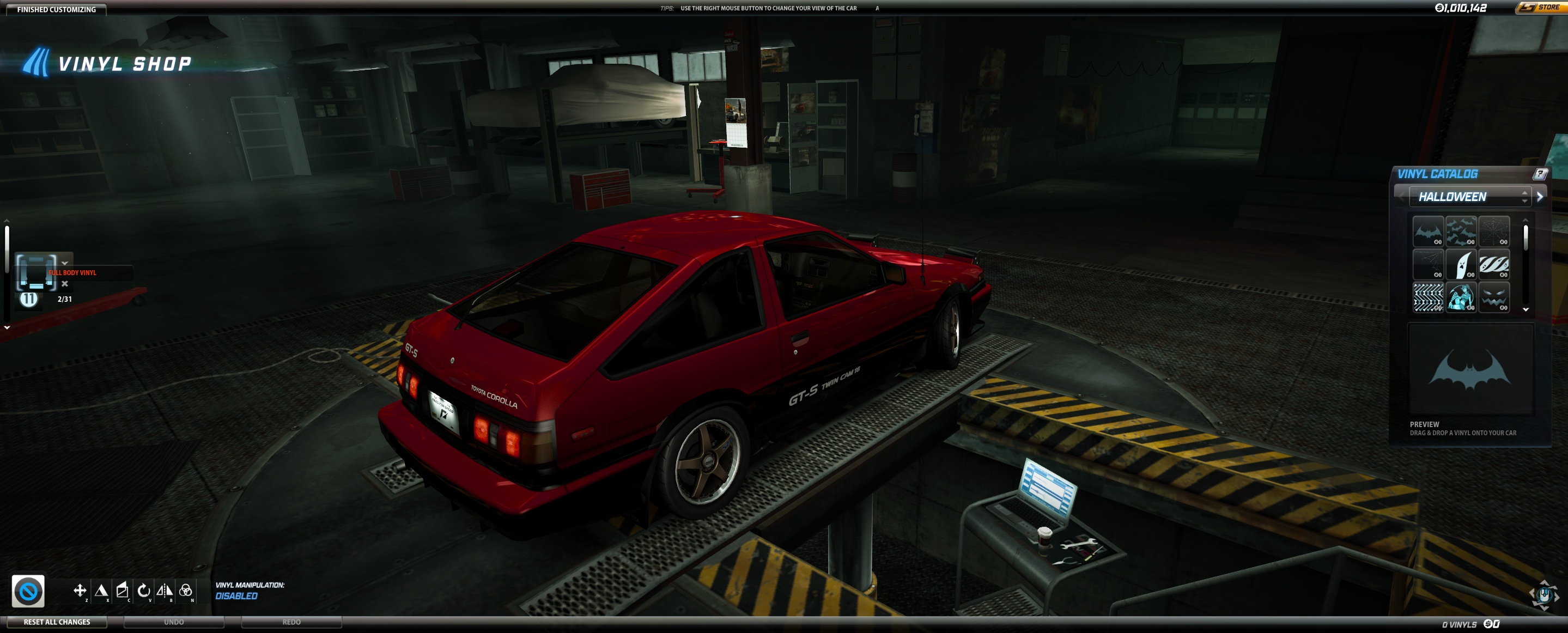Open the vinyl color tool
This screenshot has width=1568, height=633.
point(186,590)
